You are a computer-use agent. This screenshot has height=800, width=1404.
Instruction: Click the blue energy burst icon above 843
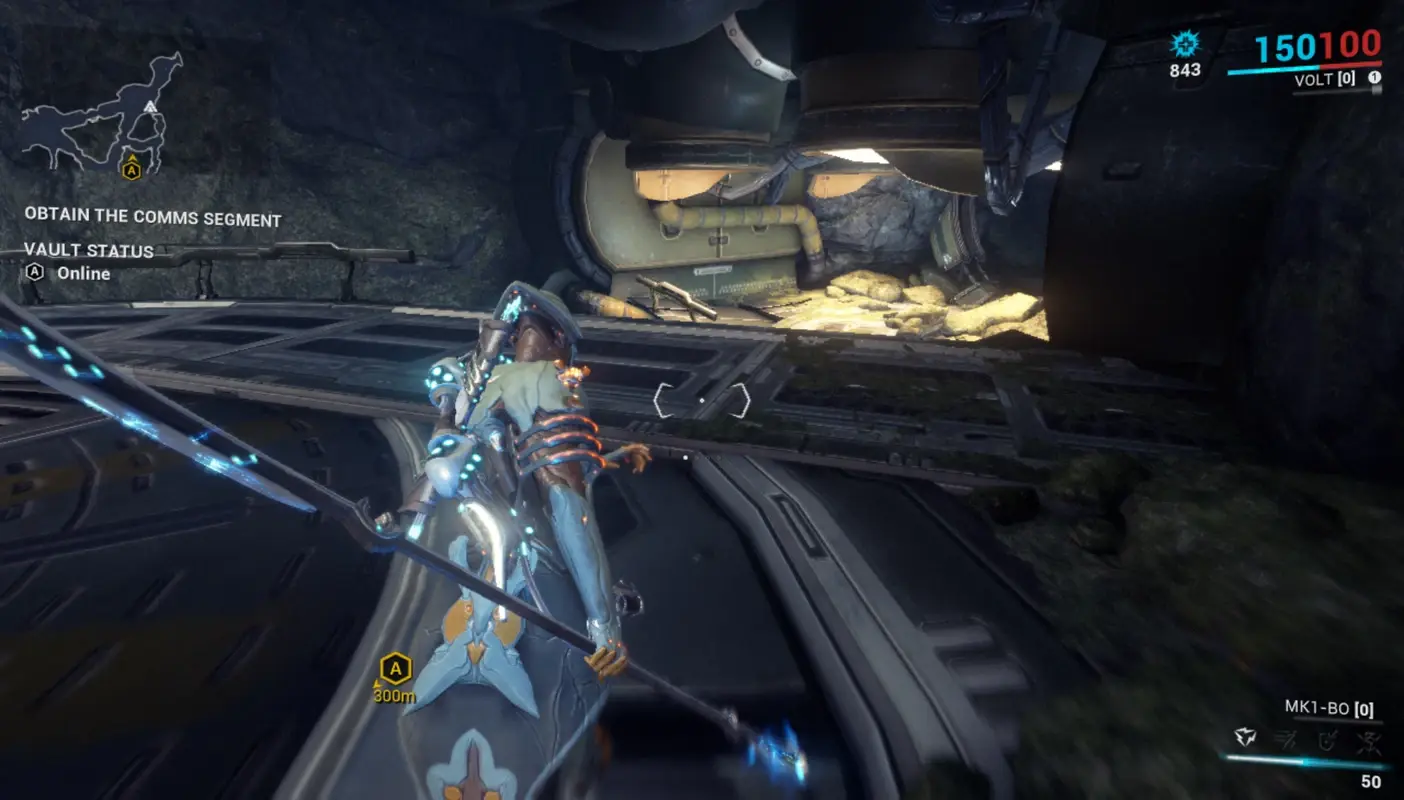click(1183, 44)
